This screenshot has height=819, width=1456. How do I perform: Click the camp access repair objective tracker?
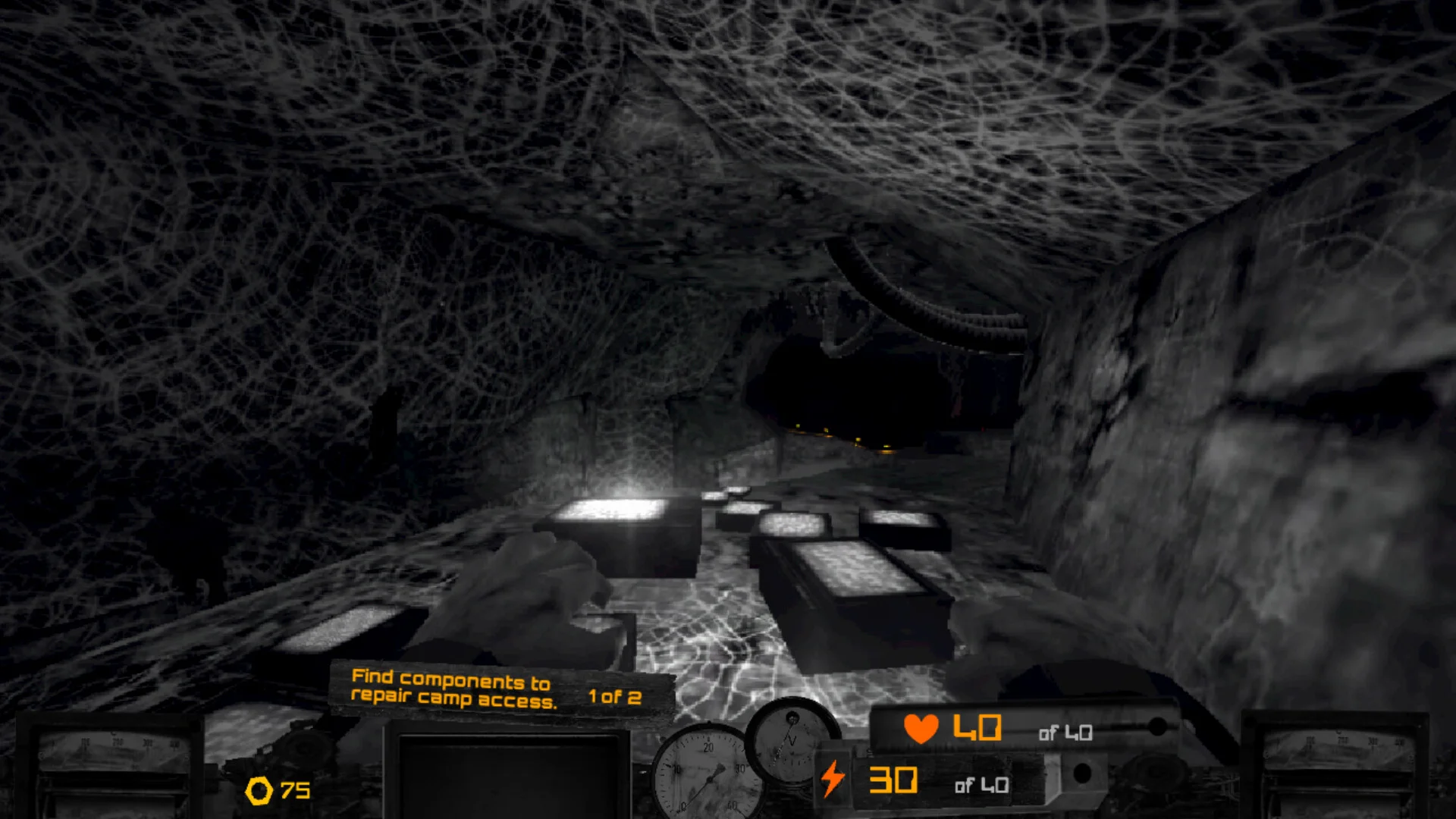click(497, 689)
